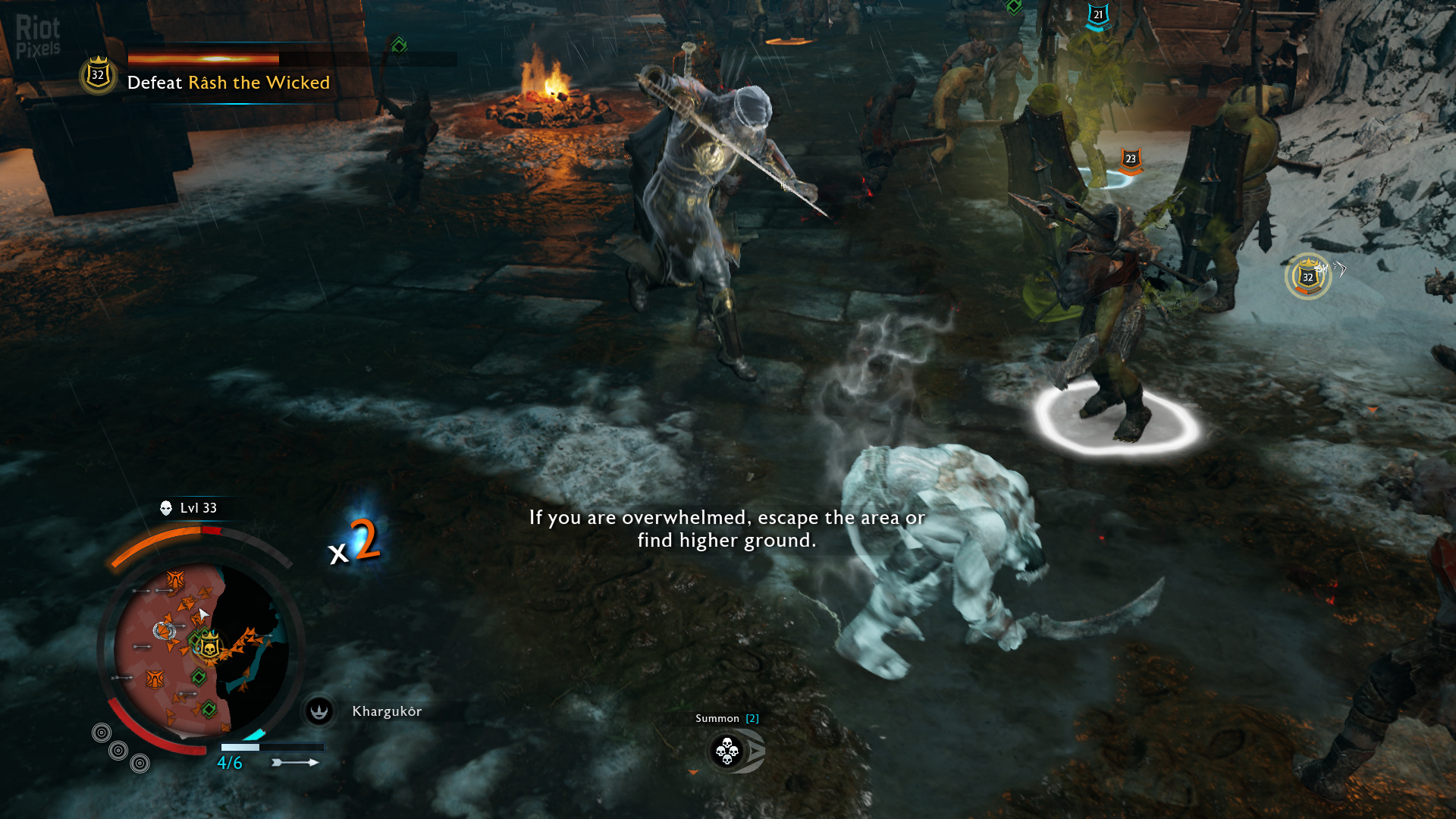Click the arrow ammo icon
The width and height of the screenshot is (1456, 819).
[295, 762]
